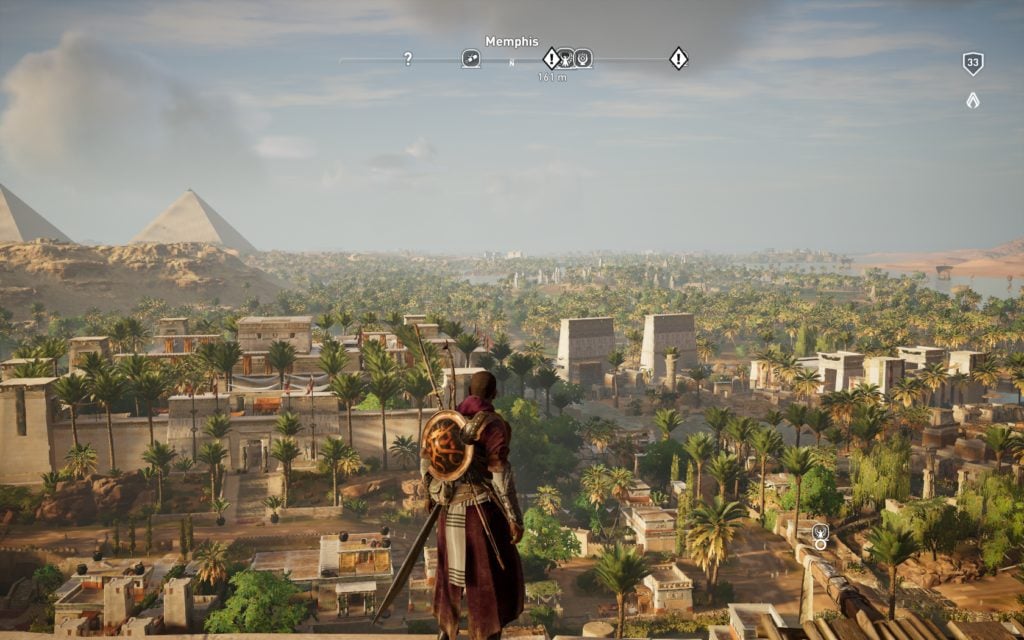Screen dimensions: 1024x640
Task: Select the quest marker showing 161 m
Action: coord(551,58)
